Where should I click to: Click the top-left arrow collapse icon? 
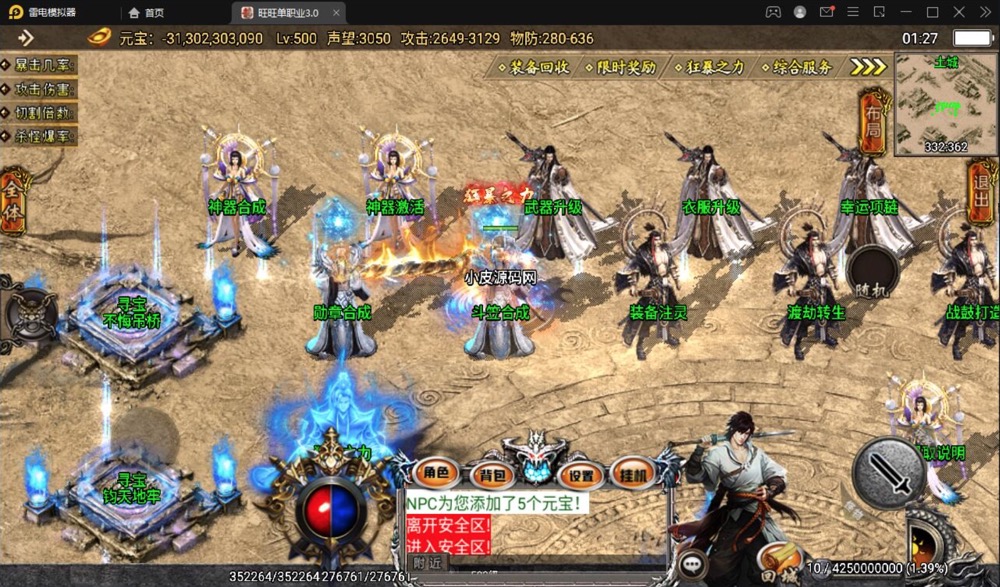coord(26,38)
